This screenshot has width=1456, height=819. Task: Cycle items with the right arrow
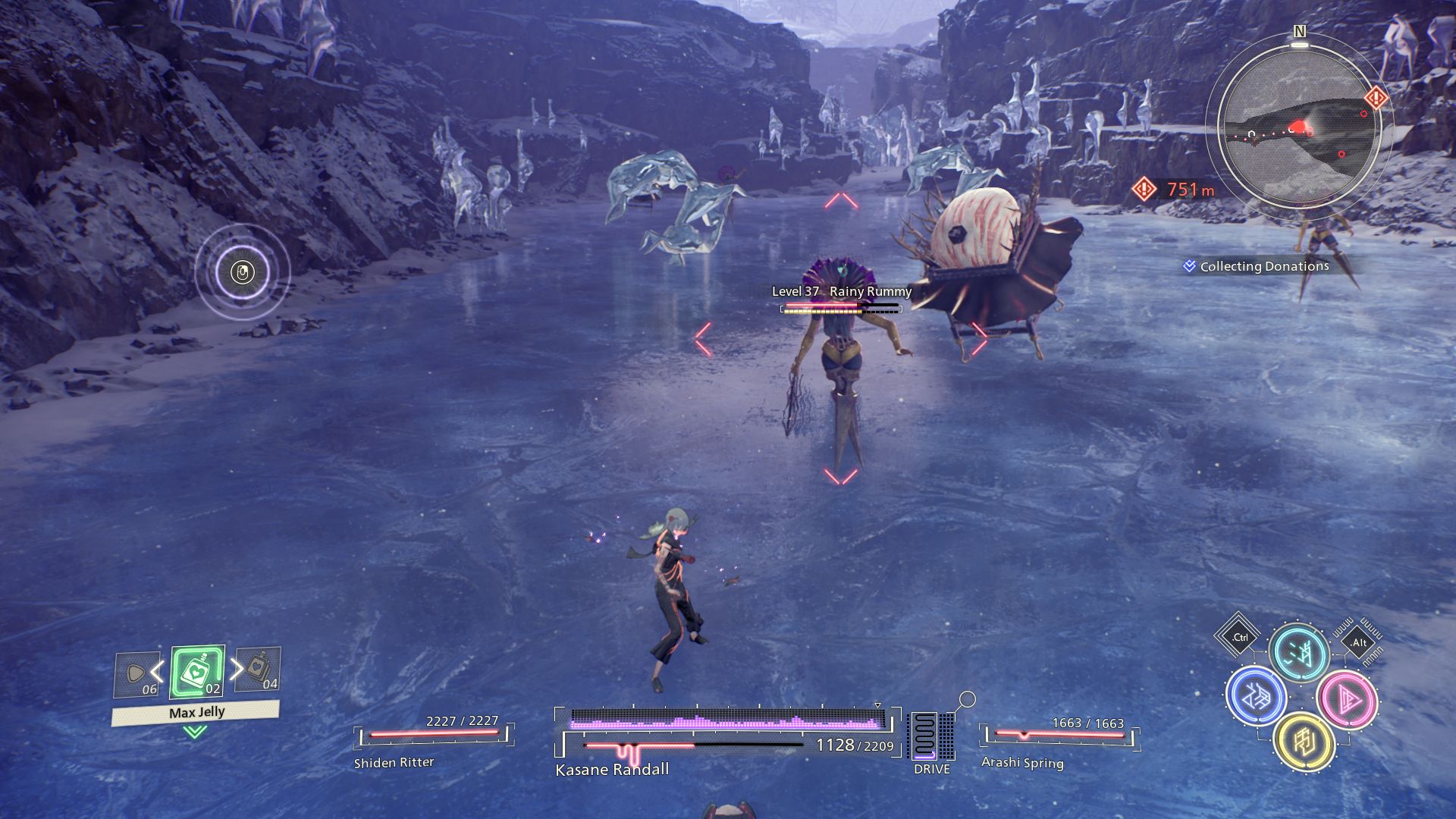coord(237,668)
